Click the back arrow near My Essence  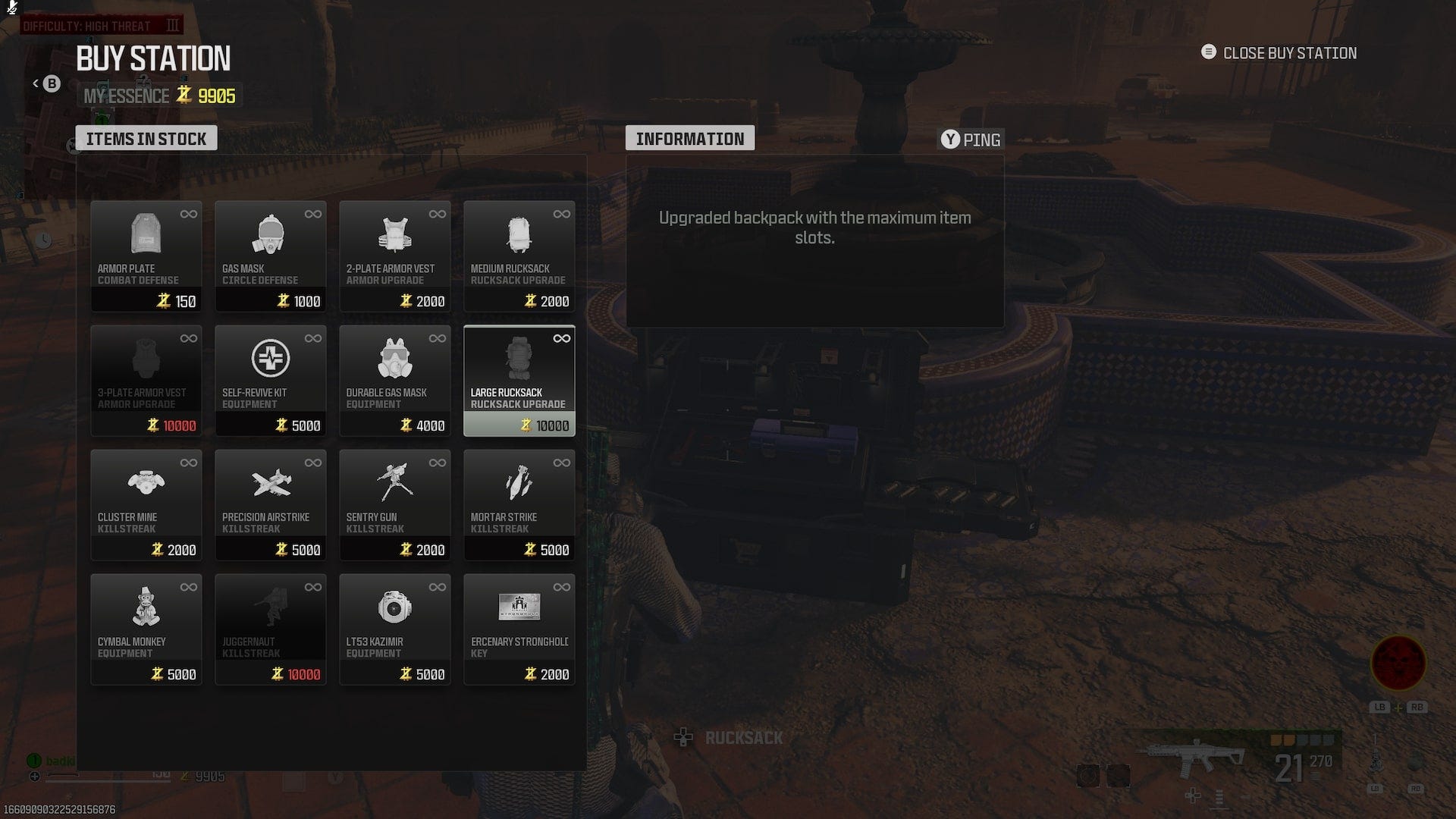coord(36,83)
